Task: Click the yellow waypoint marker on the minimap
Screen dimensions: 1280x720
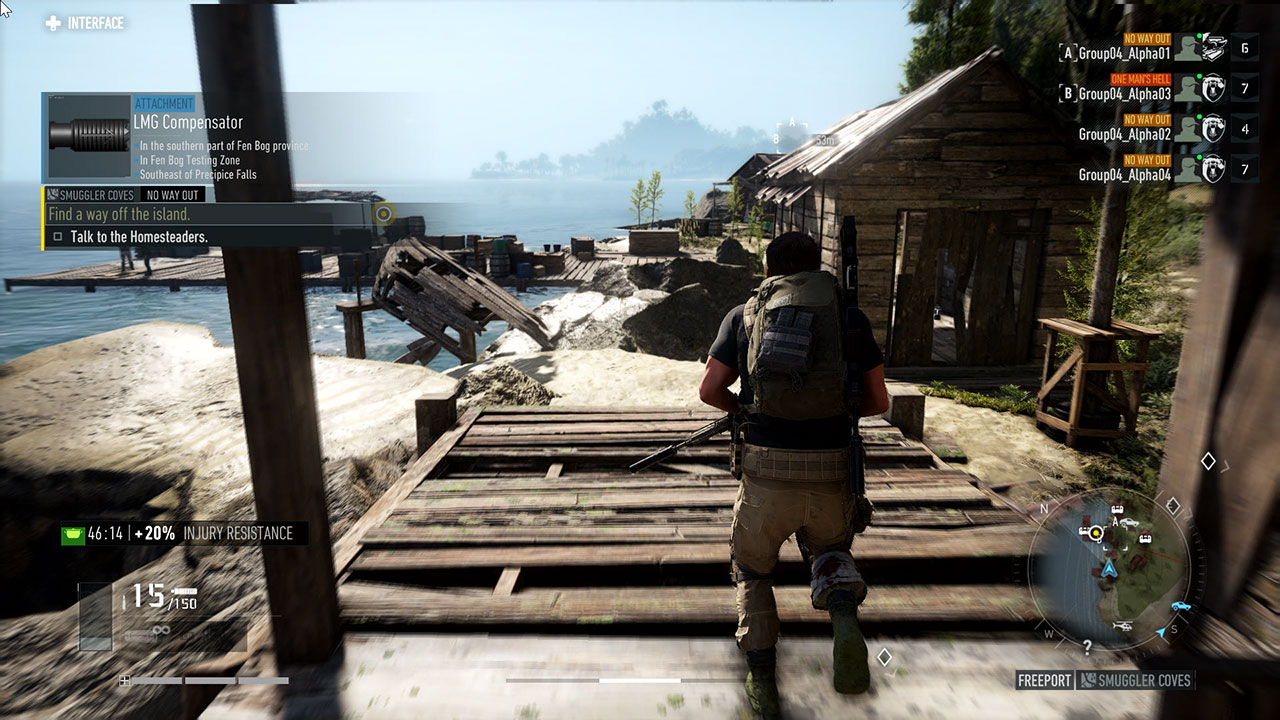Action: pyautogui.click(x=1097, y=533)
